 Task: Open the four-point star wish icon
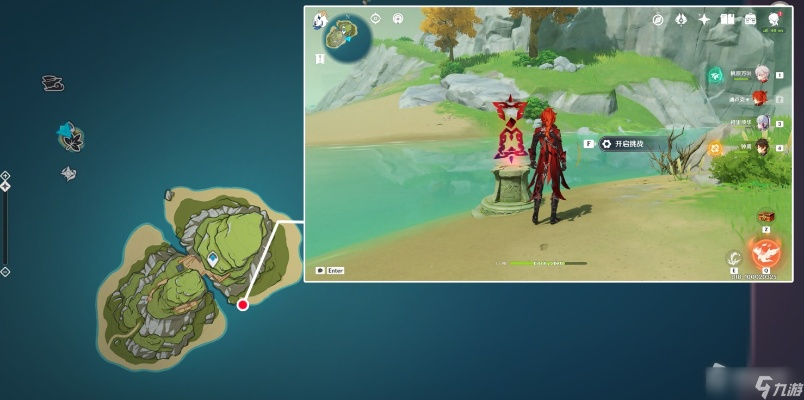point(704,19)
